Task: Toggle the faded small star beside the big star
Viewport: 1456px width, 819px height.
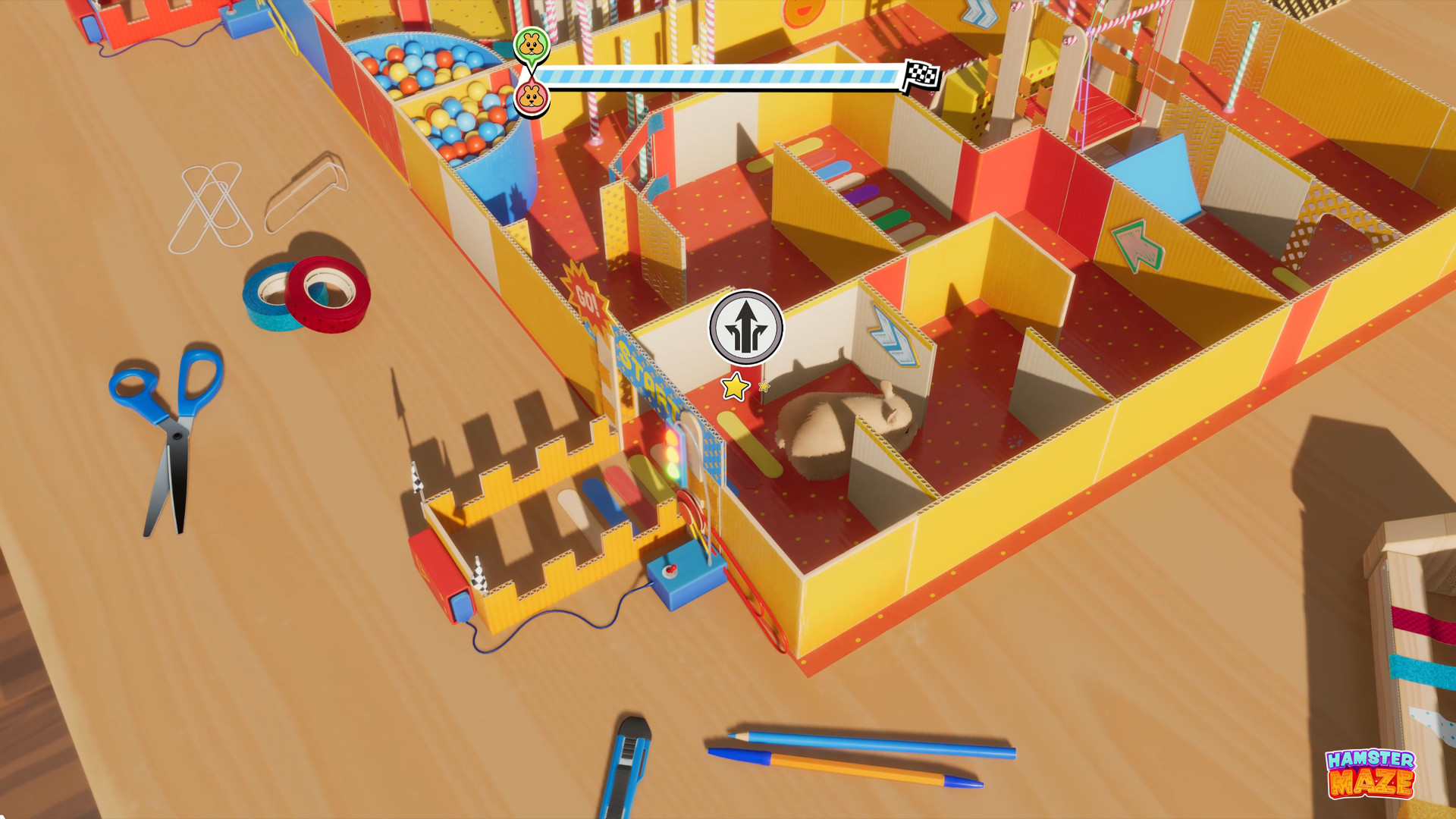Action: [x=763, y=388]
